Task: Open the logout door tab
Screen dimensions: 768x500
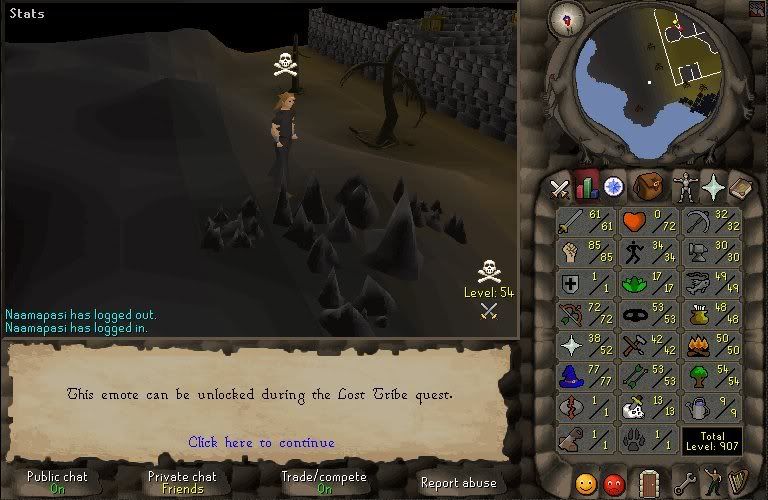Action: [649, 483]
